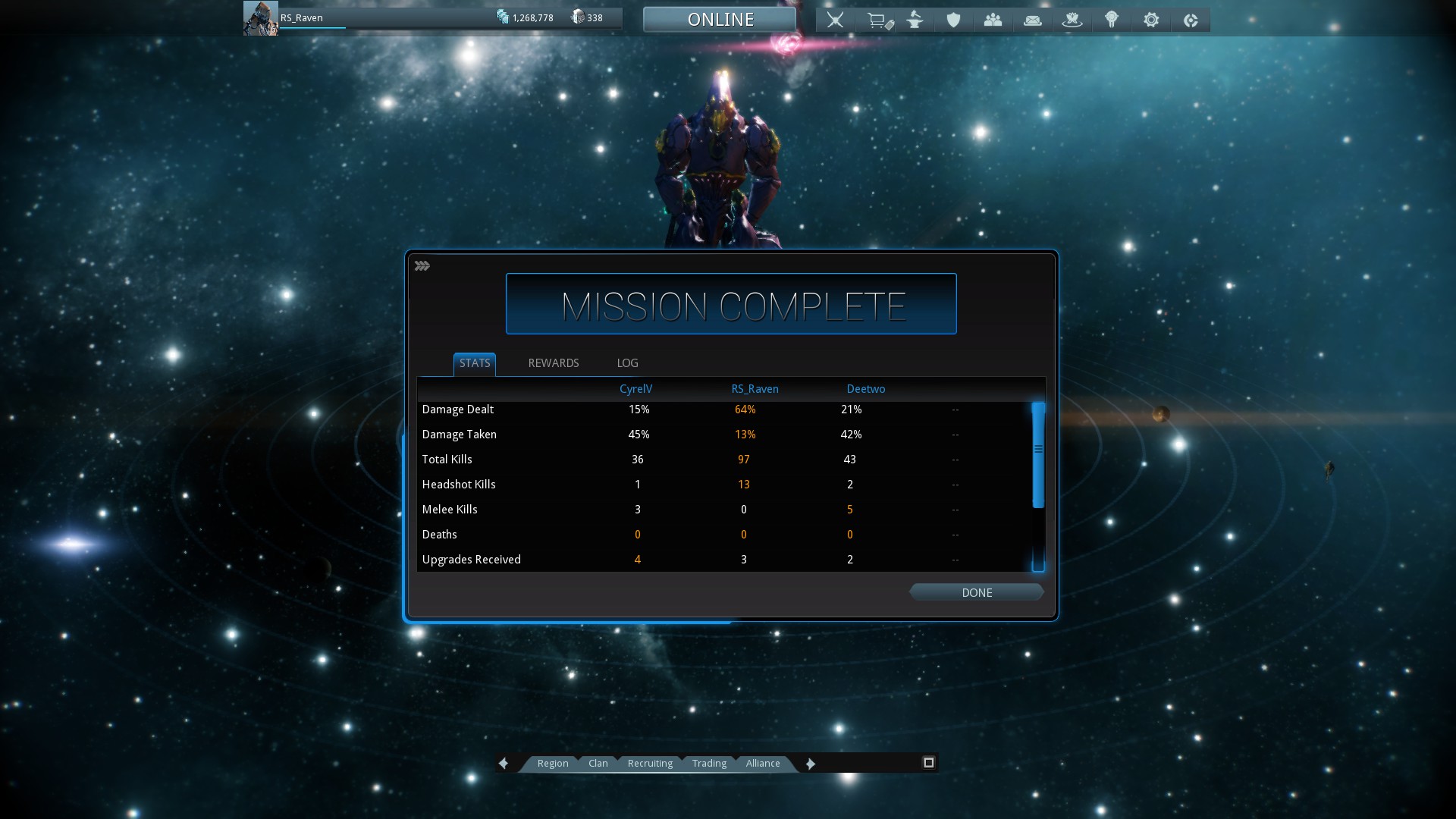Open the shopping cart market

pos(878,20)
